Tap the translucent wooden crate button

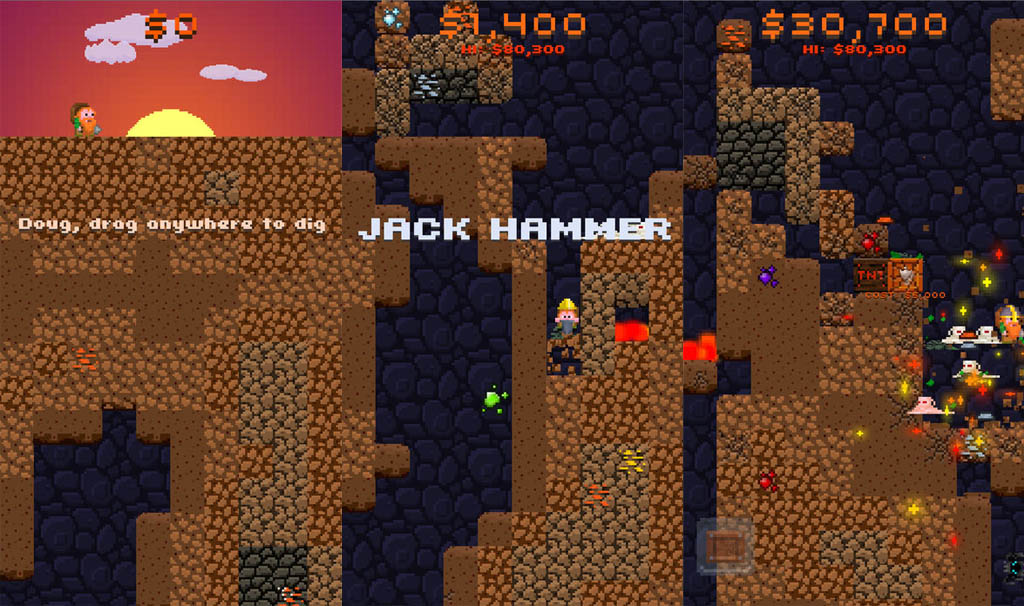point(723,545)
